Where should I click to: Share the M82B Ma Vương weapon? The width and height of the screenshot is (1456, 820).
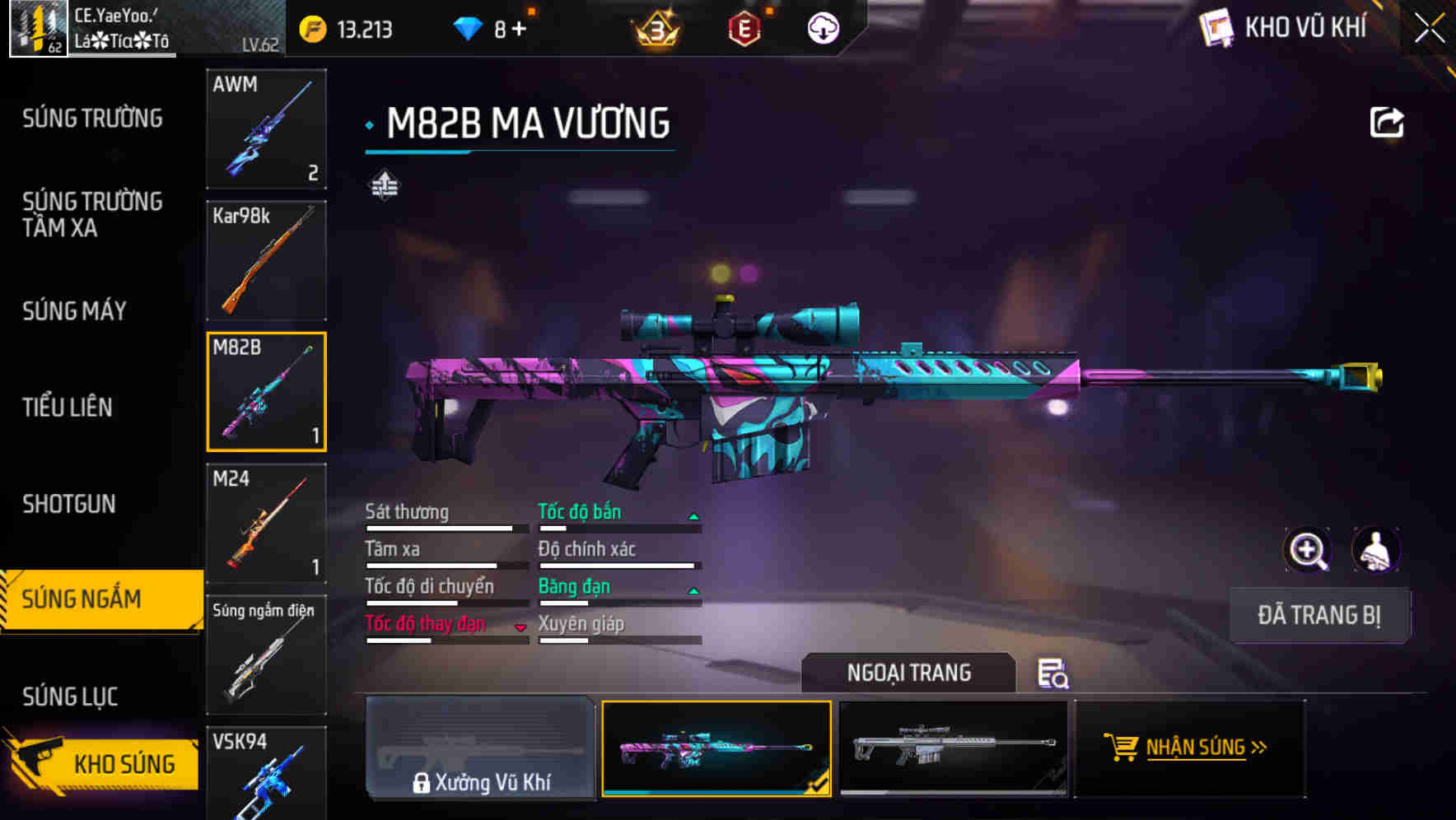point(1388,122)
